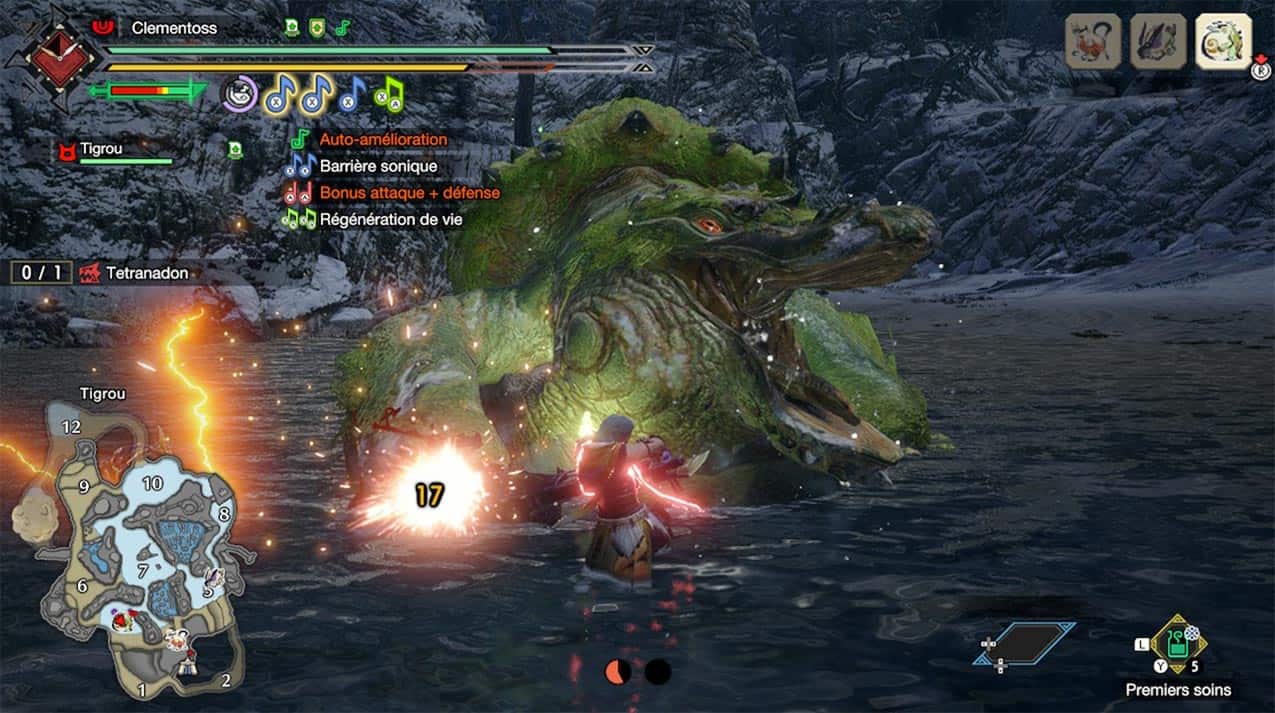Viewport: 1275px width, 713px height.
Task: Click the purple-ringed horn gauge icon
Action: click(x=239, y=94)
